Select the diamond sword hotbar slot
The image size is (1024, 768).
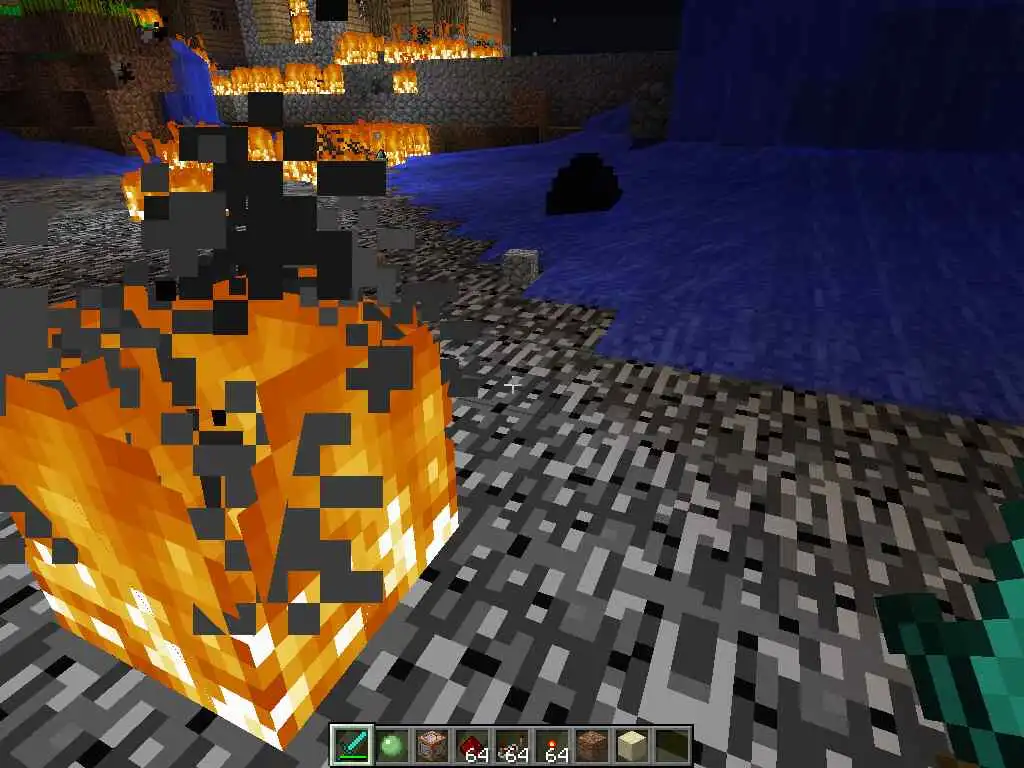(352, 745)
